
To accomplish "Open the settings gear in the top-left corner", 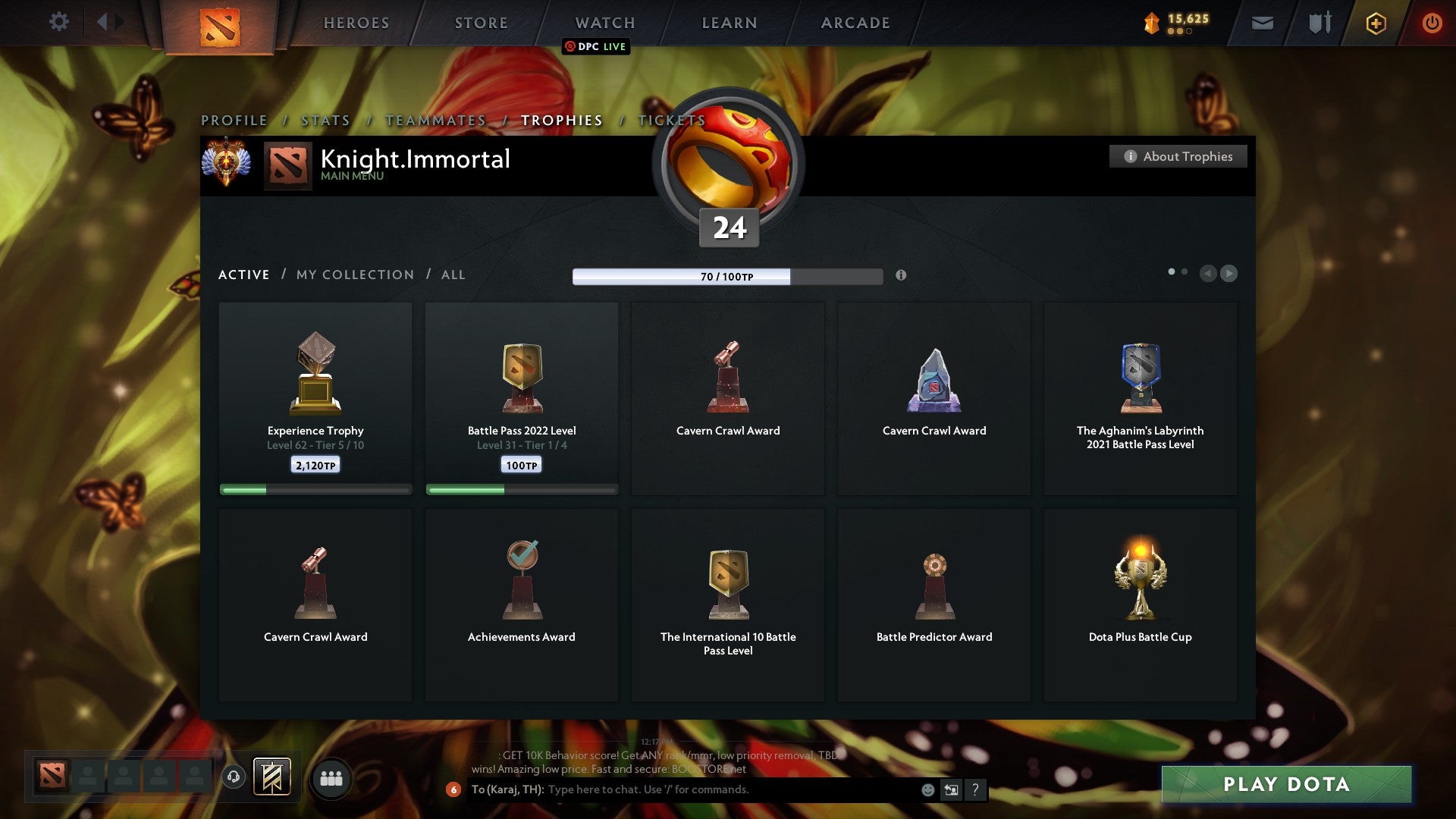I will point(59,22).
